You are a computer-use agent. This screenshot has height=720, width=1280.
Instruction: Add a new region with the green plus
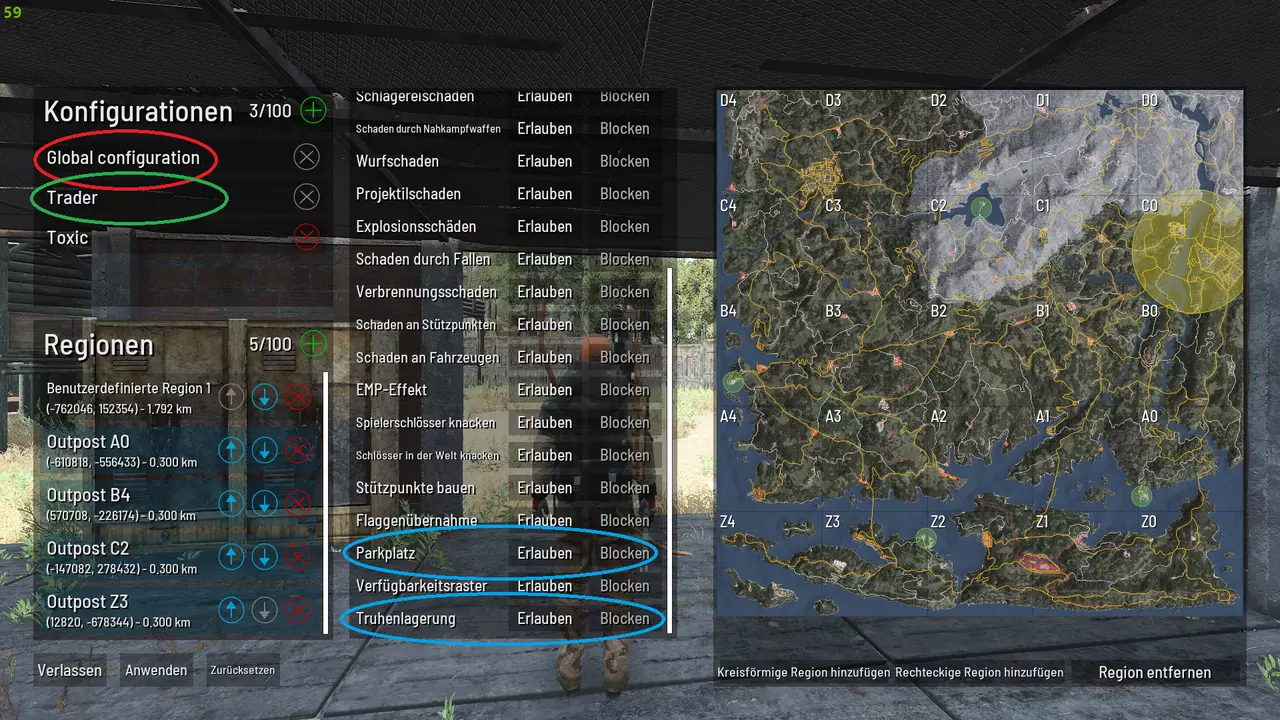pos(313,344)
